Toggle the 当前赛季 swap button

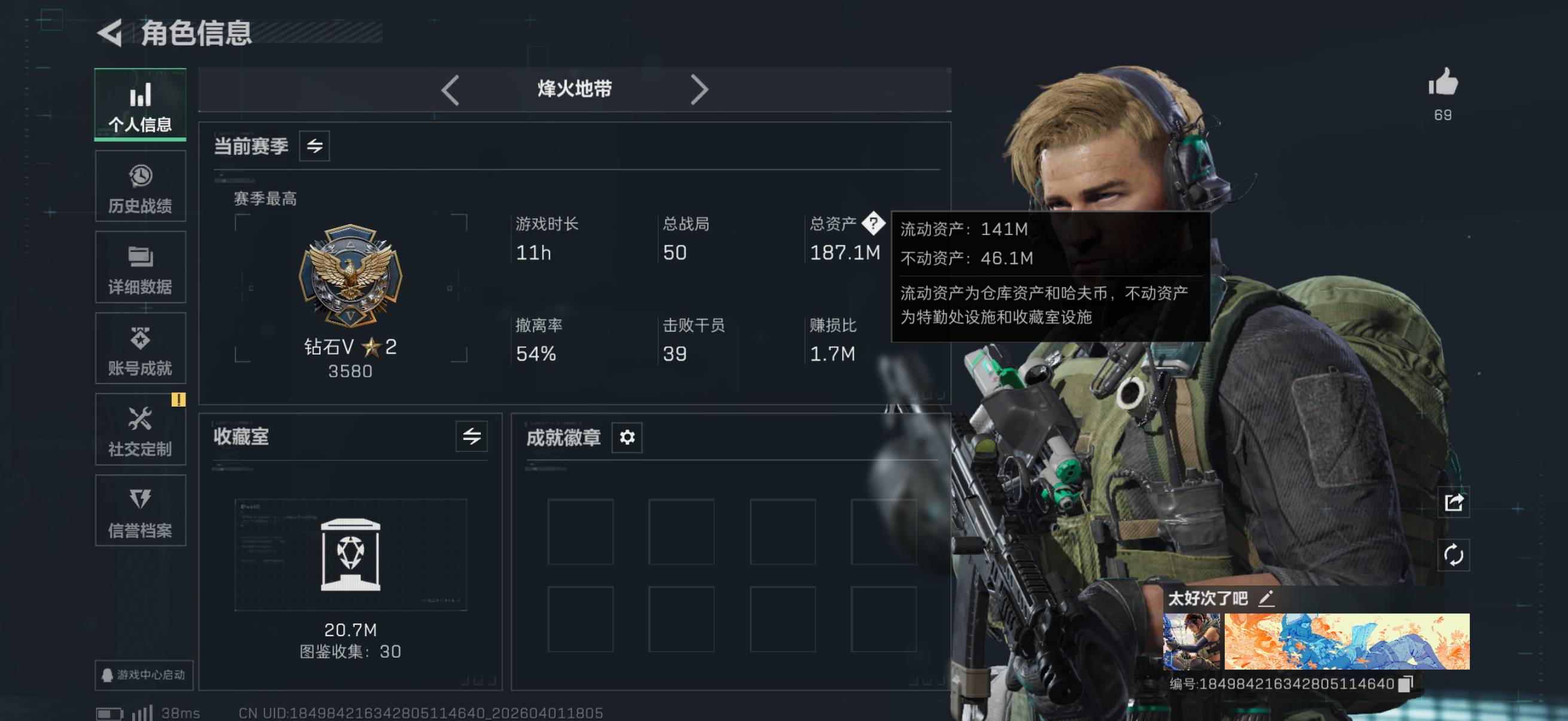[x=314, y=146]
